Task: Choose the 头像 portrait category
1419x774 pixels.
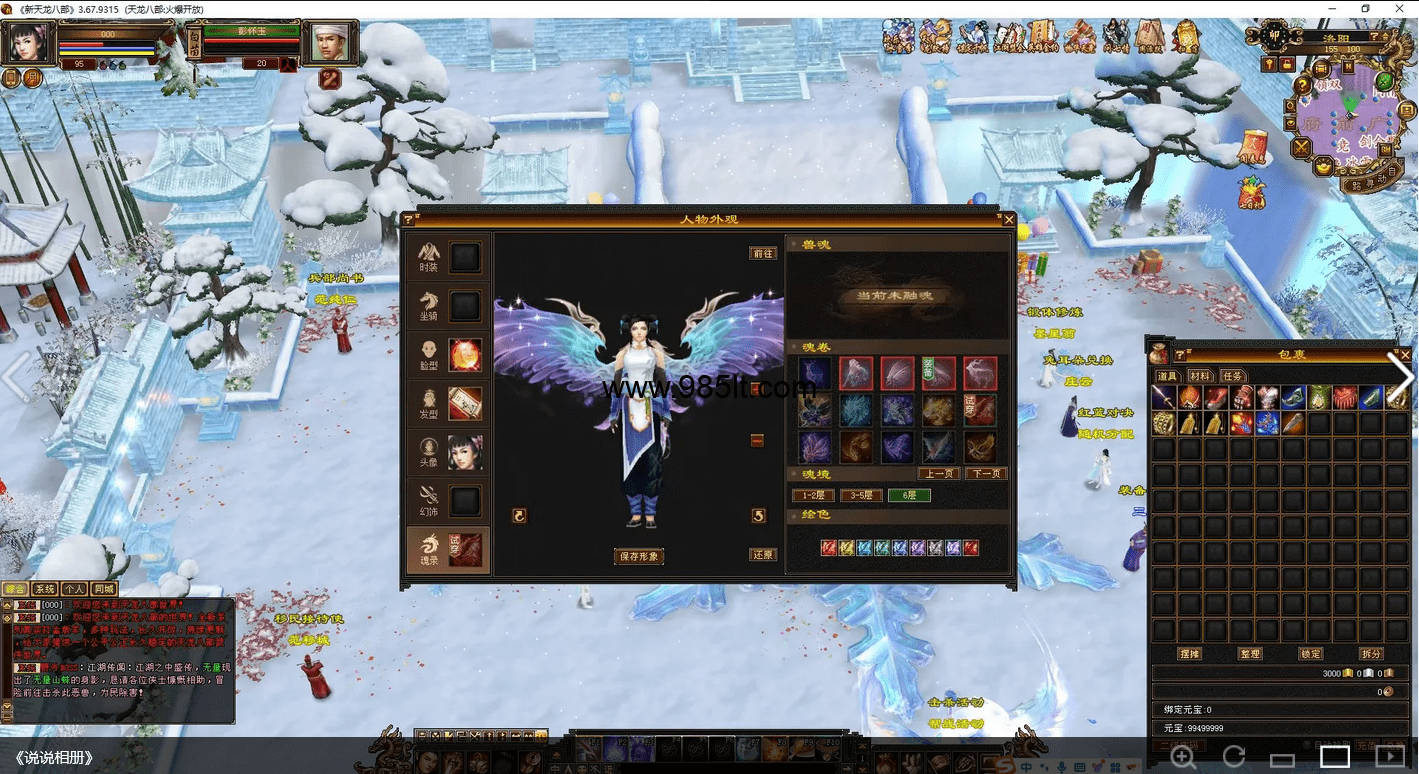Action: click(448, 452)
